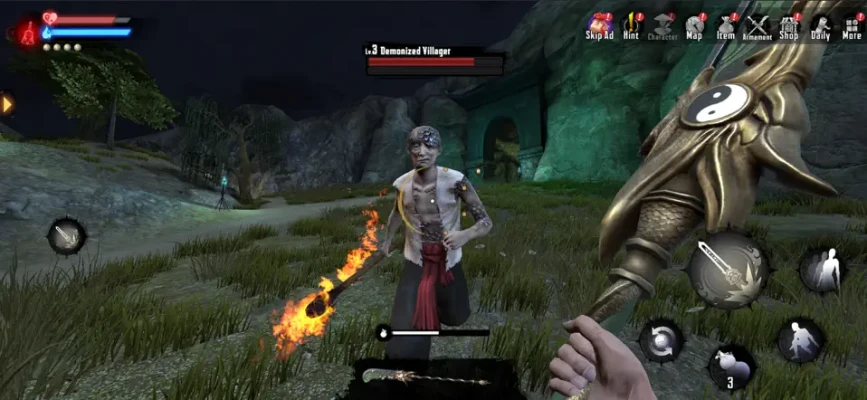Select the small sword button on the left
This screenshot has width=867, height=400.
tap(67, 237)
